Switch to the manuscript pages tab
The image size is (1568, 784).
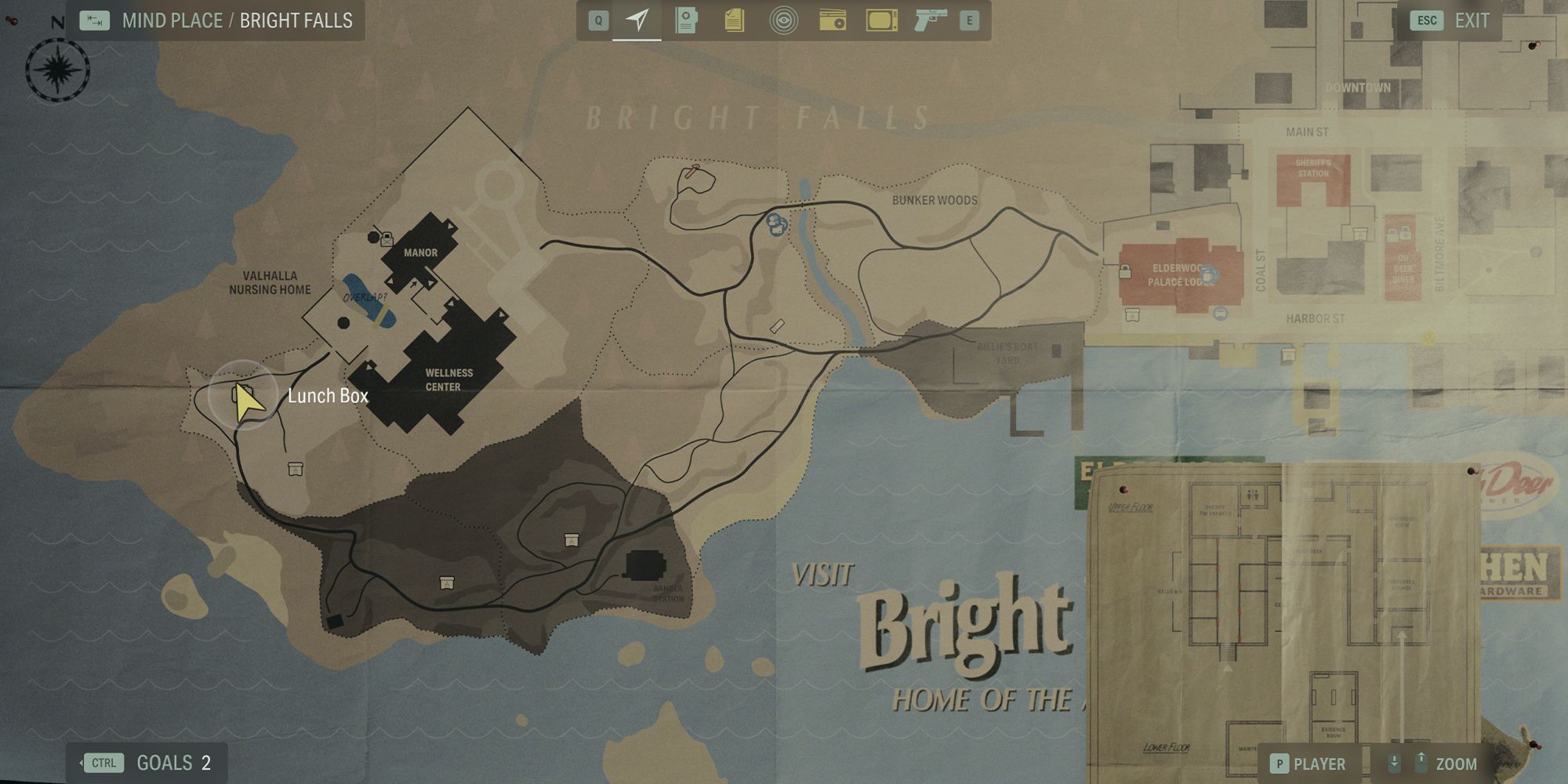point(735,20)
